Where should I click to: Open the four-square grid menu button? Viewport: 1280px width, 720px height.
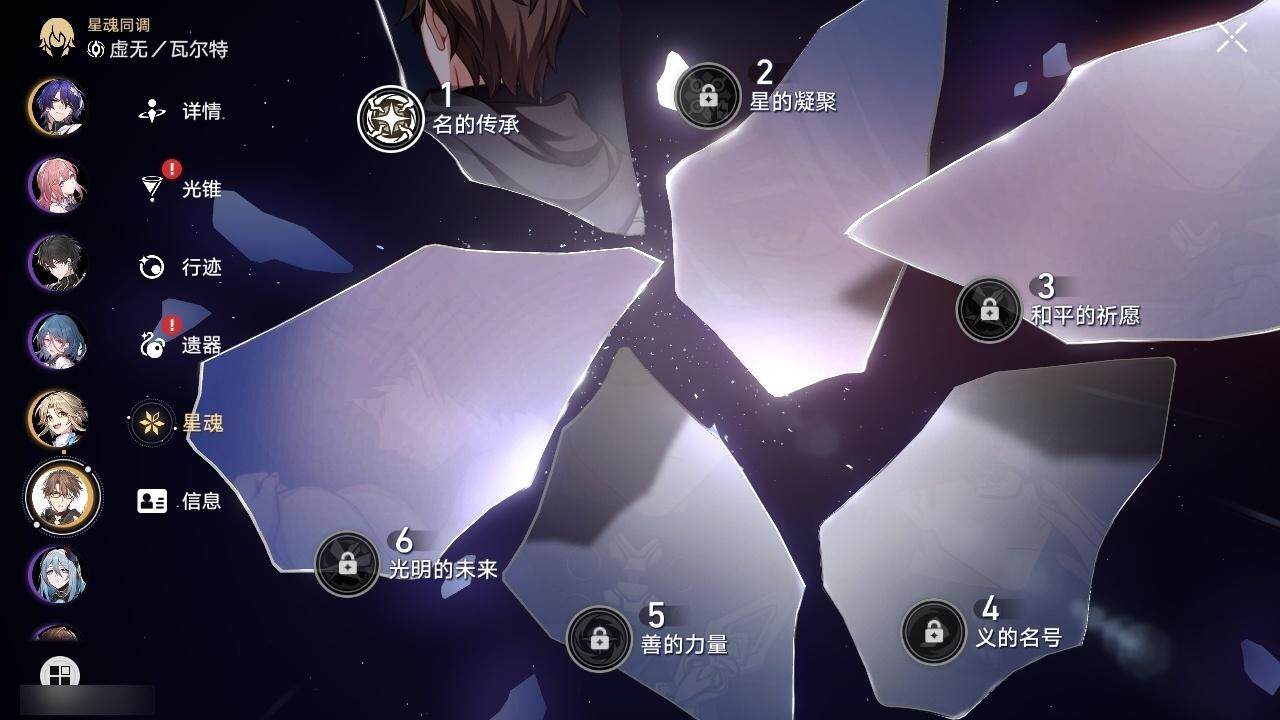click(60, 675)
